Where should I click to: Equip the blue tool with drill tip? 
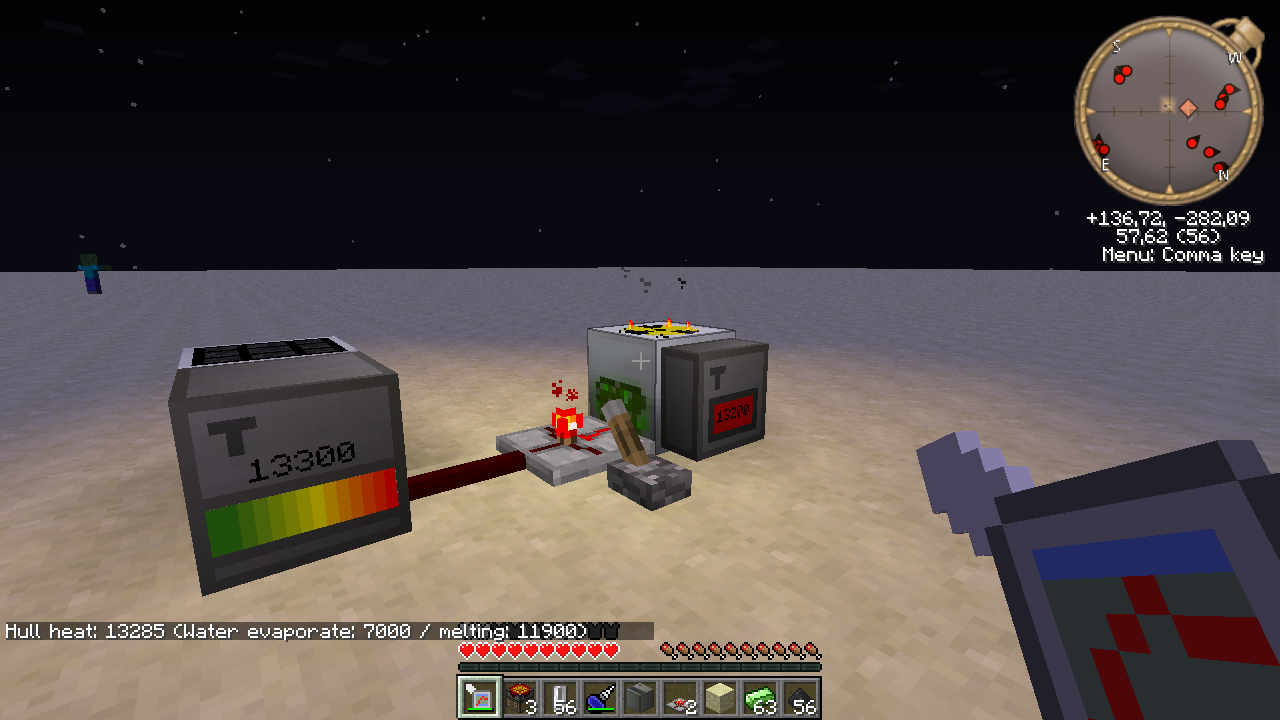(600, 697)
